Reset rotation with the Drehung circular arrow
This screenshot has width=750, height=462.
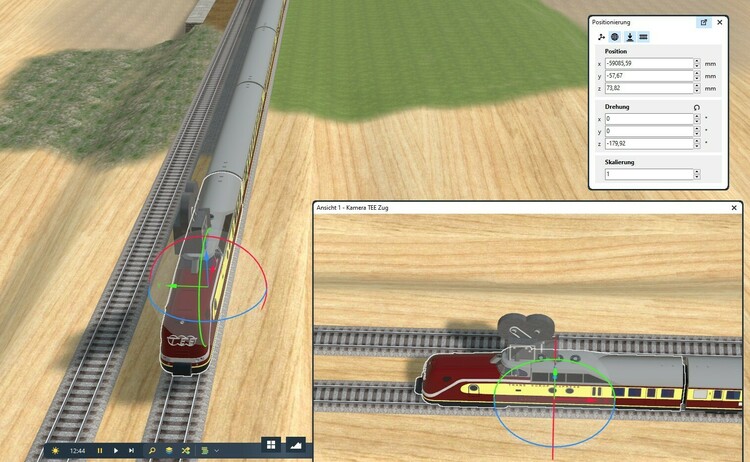click(696, 107)
